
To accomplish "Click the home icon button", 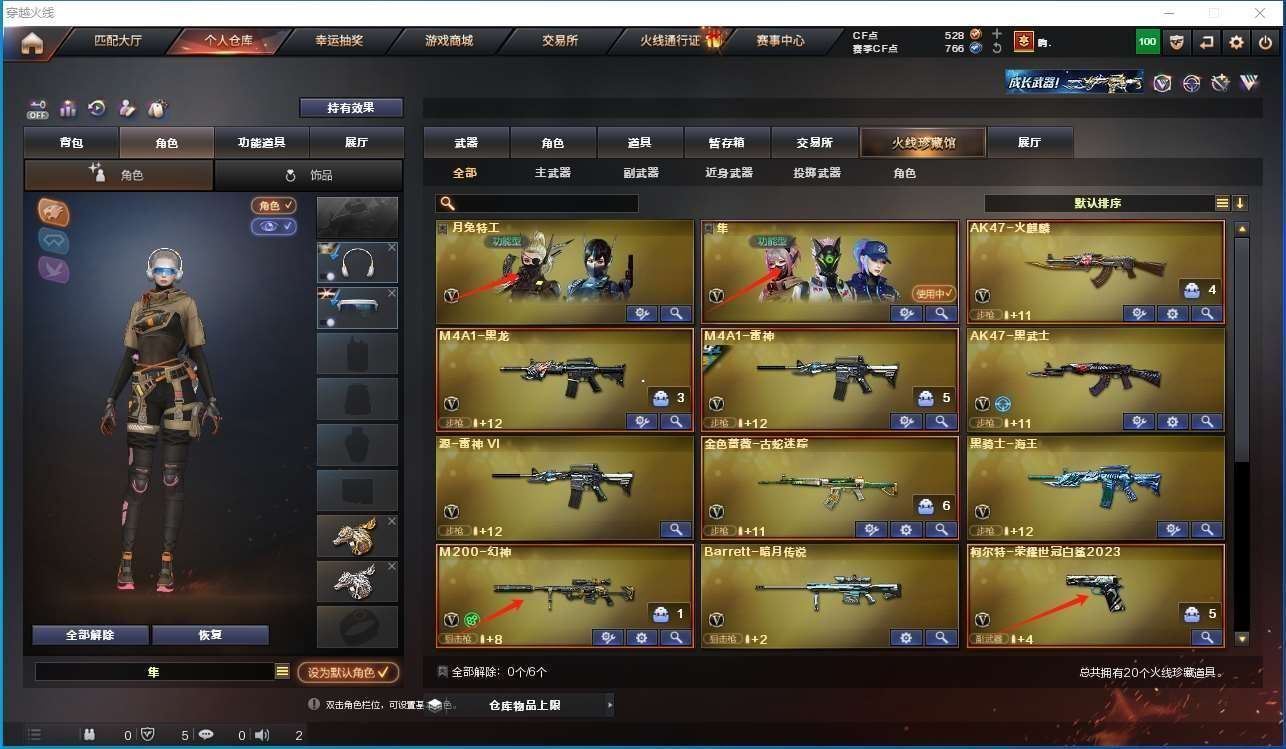I will coord(32,42).
